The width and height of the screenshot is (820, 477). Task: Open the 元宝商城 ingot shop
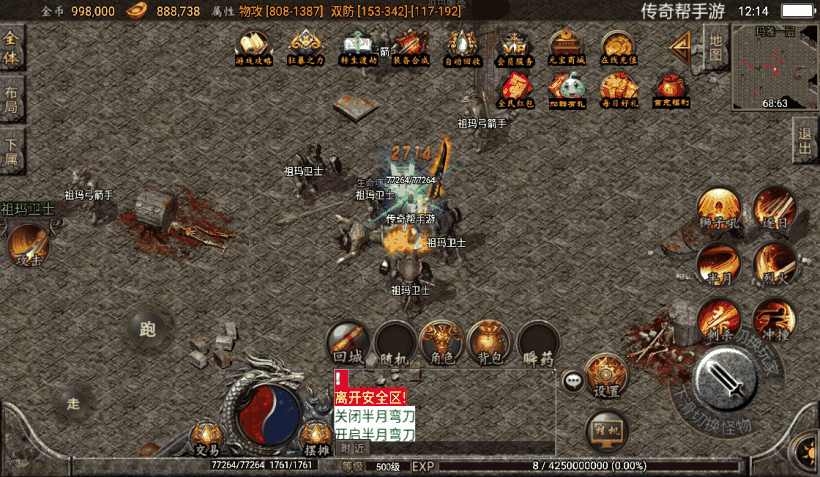[x=566, y=47]
